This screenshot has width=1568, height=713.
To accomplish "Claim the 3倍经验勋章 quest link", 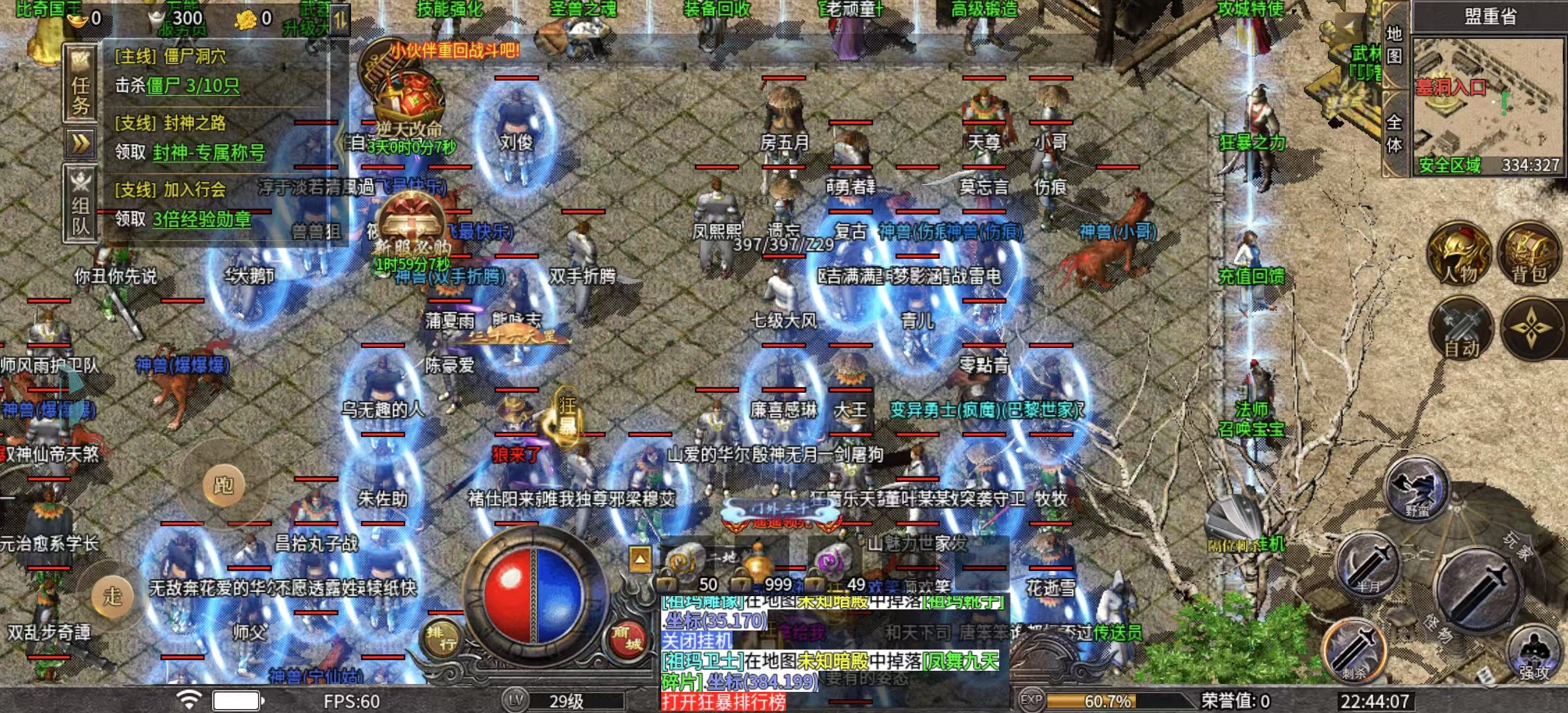I will pyautogui.click(x=202, y=219).
